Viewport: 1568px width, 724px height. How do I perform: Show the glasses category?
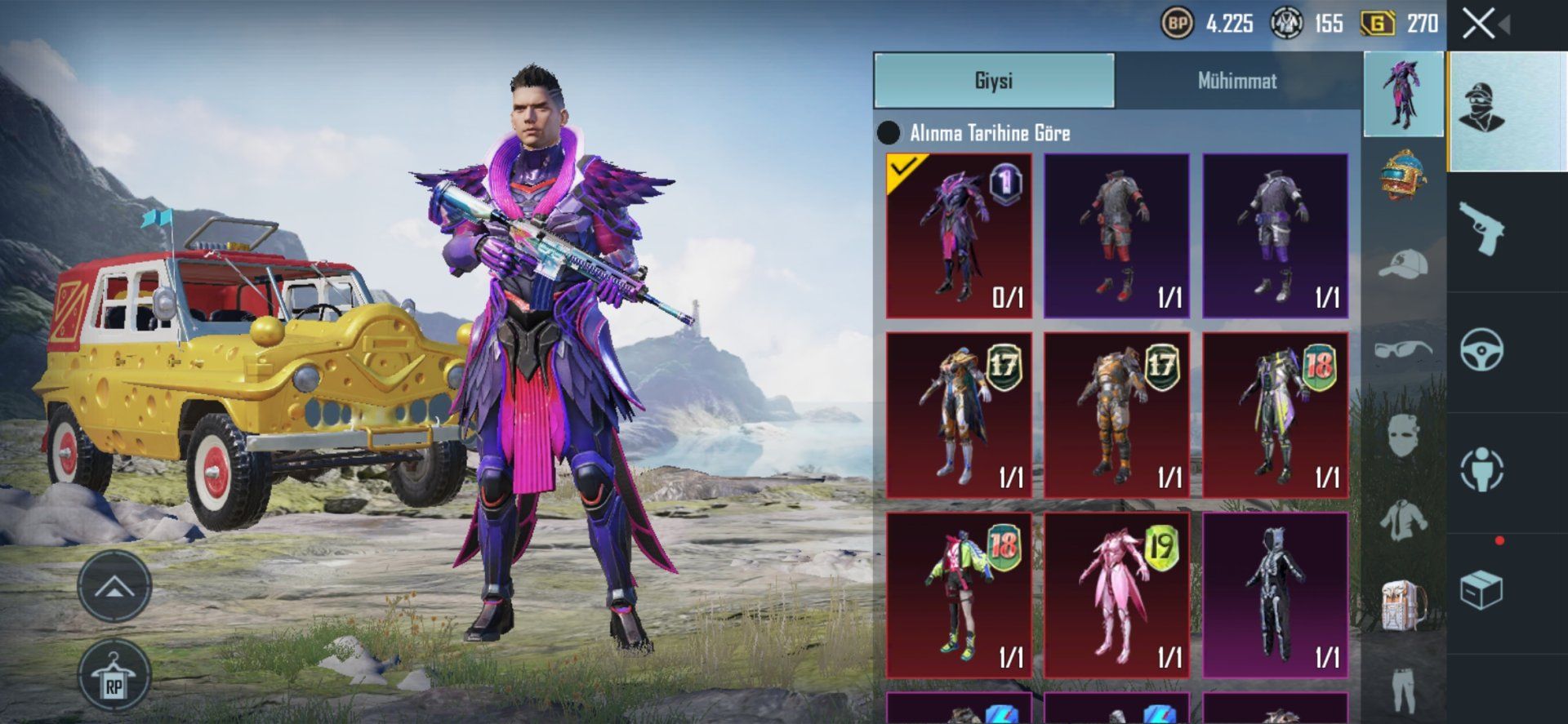coord(1404,350)
